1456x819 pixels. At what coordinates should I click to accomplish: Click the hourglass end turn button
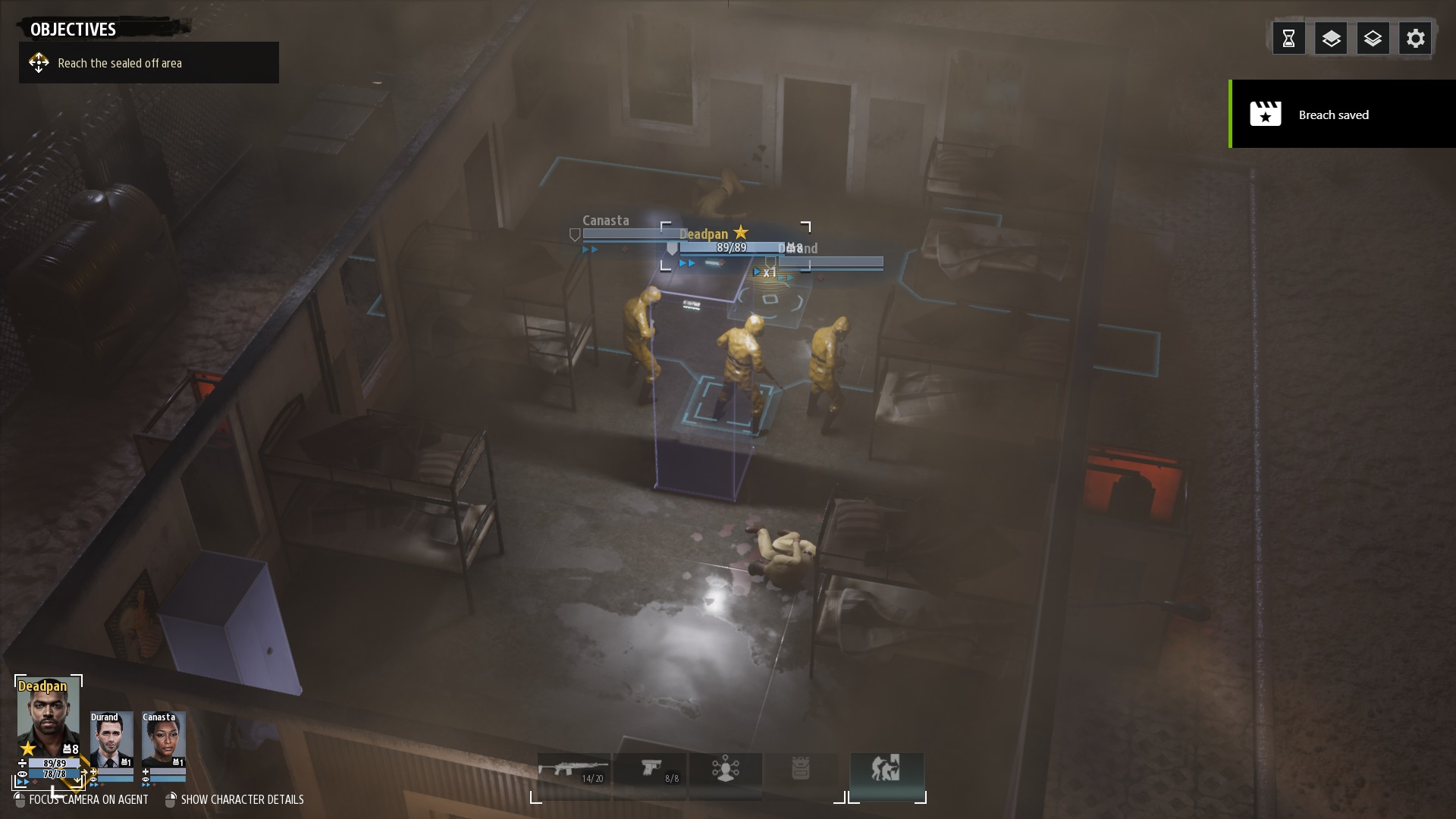1288,39
